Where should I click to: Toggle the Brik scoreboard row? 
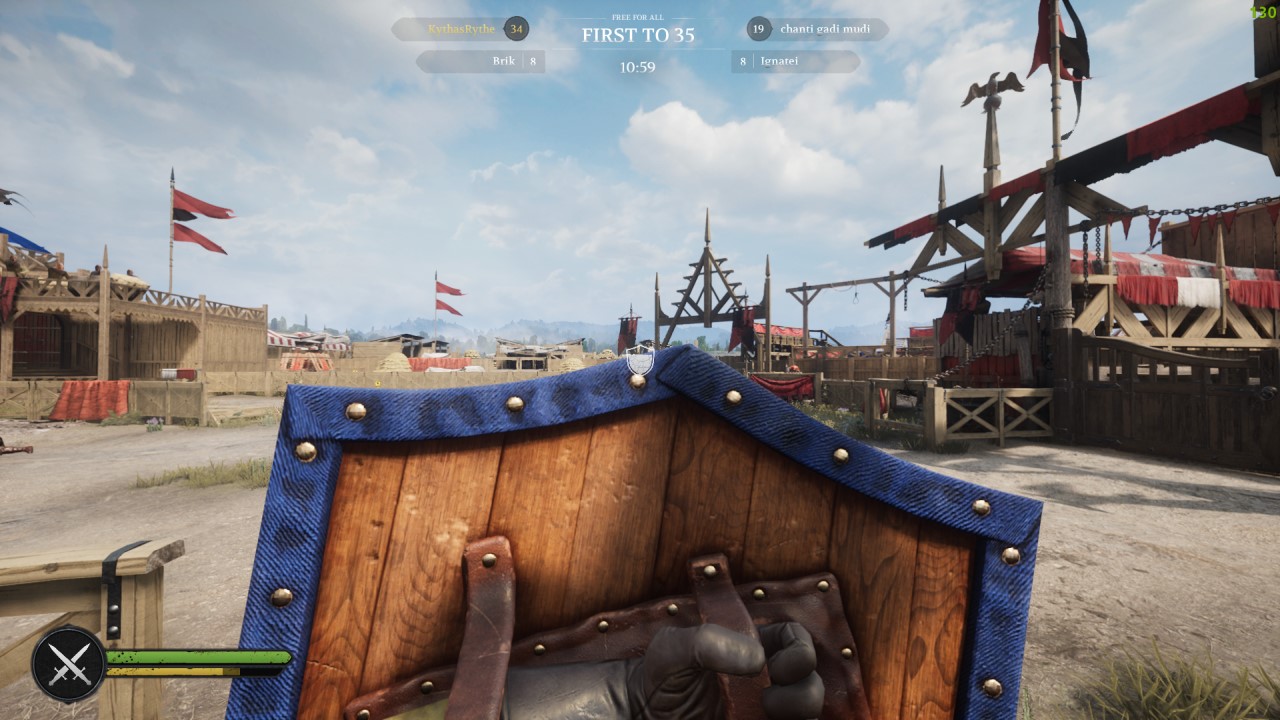484,62
